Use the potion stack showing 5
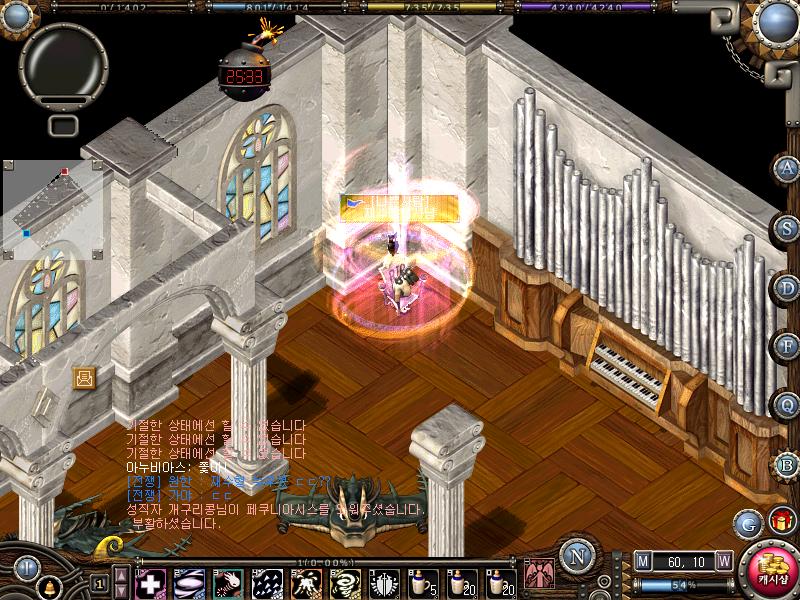800x600 pixels. coord(421,582)
